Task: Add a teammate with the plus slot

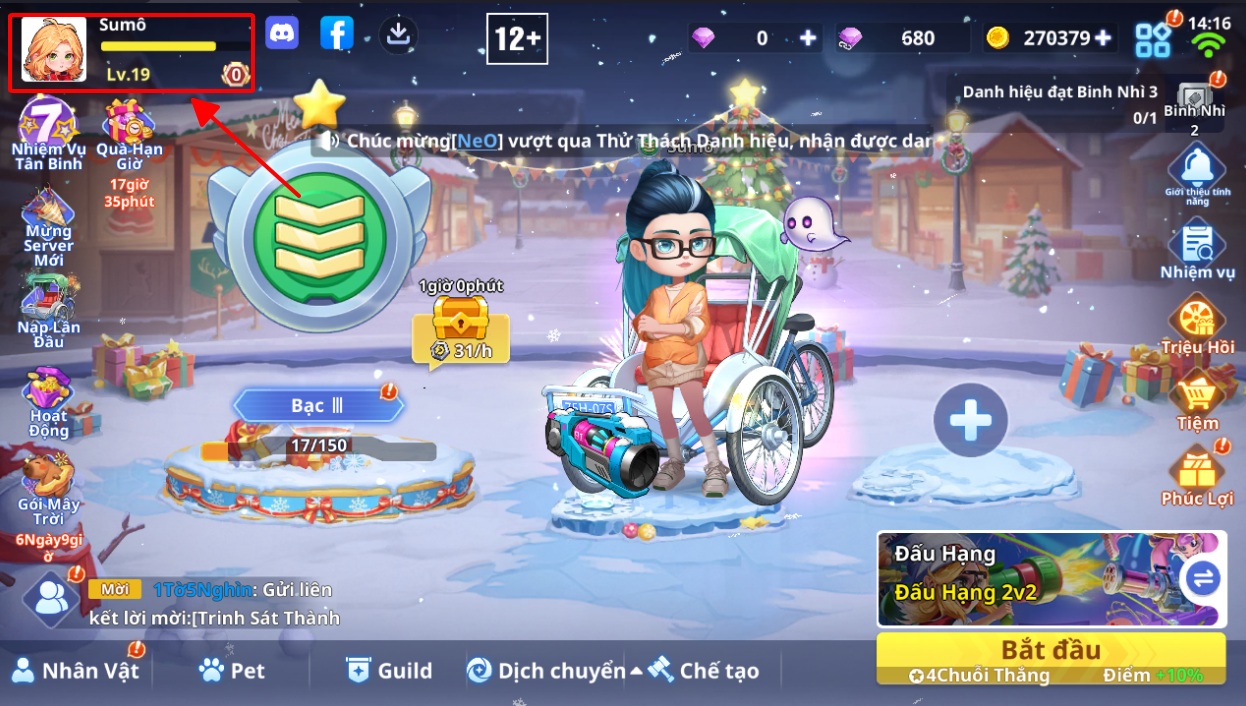Action: [x=970, y=420]
